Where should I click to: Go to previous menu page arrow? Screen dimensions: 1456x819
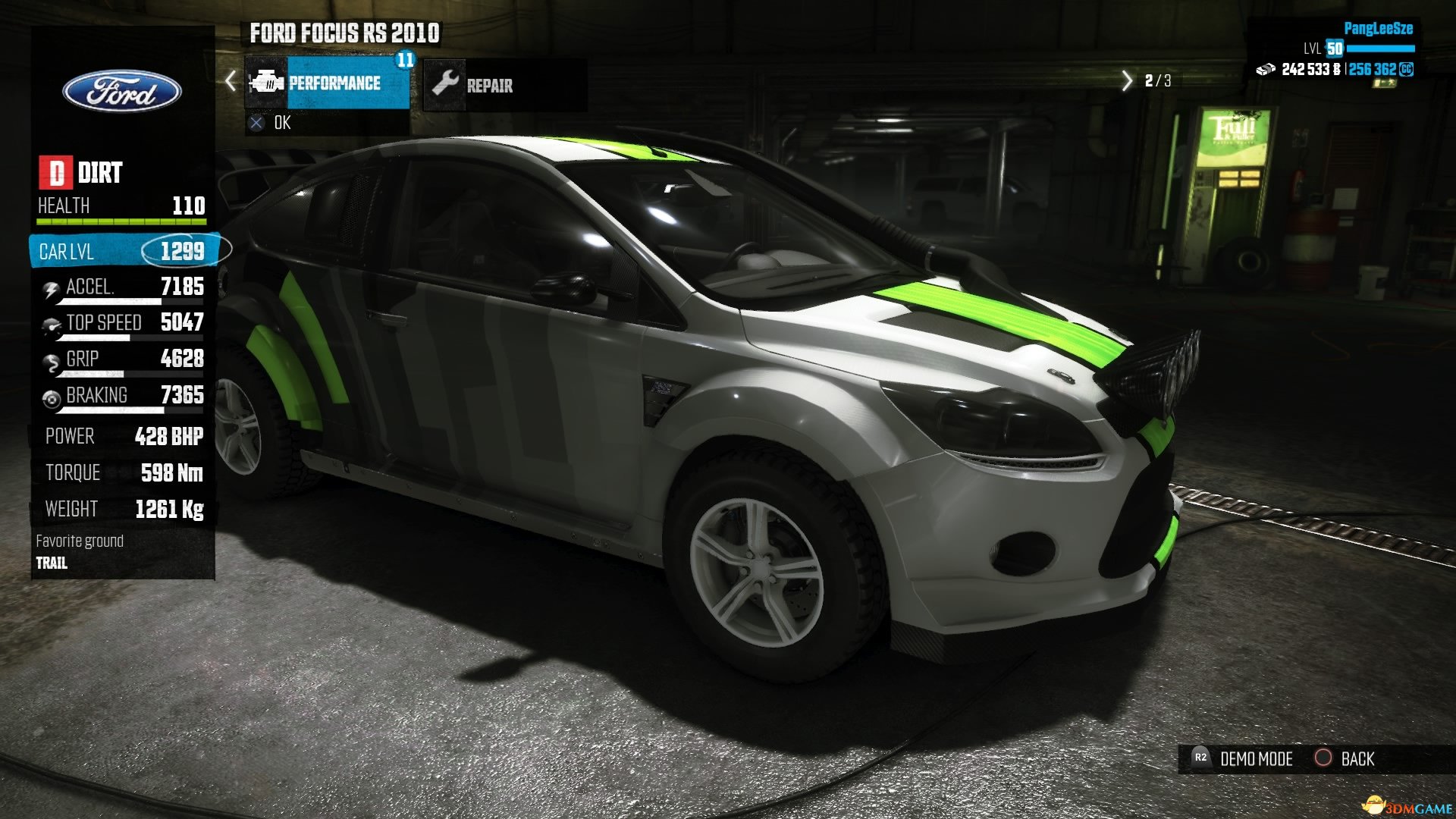231,81
